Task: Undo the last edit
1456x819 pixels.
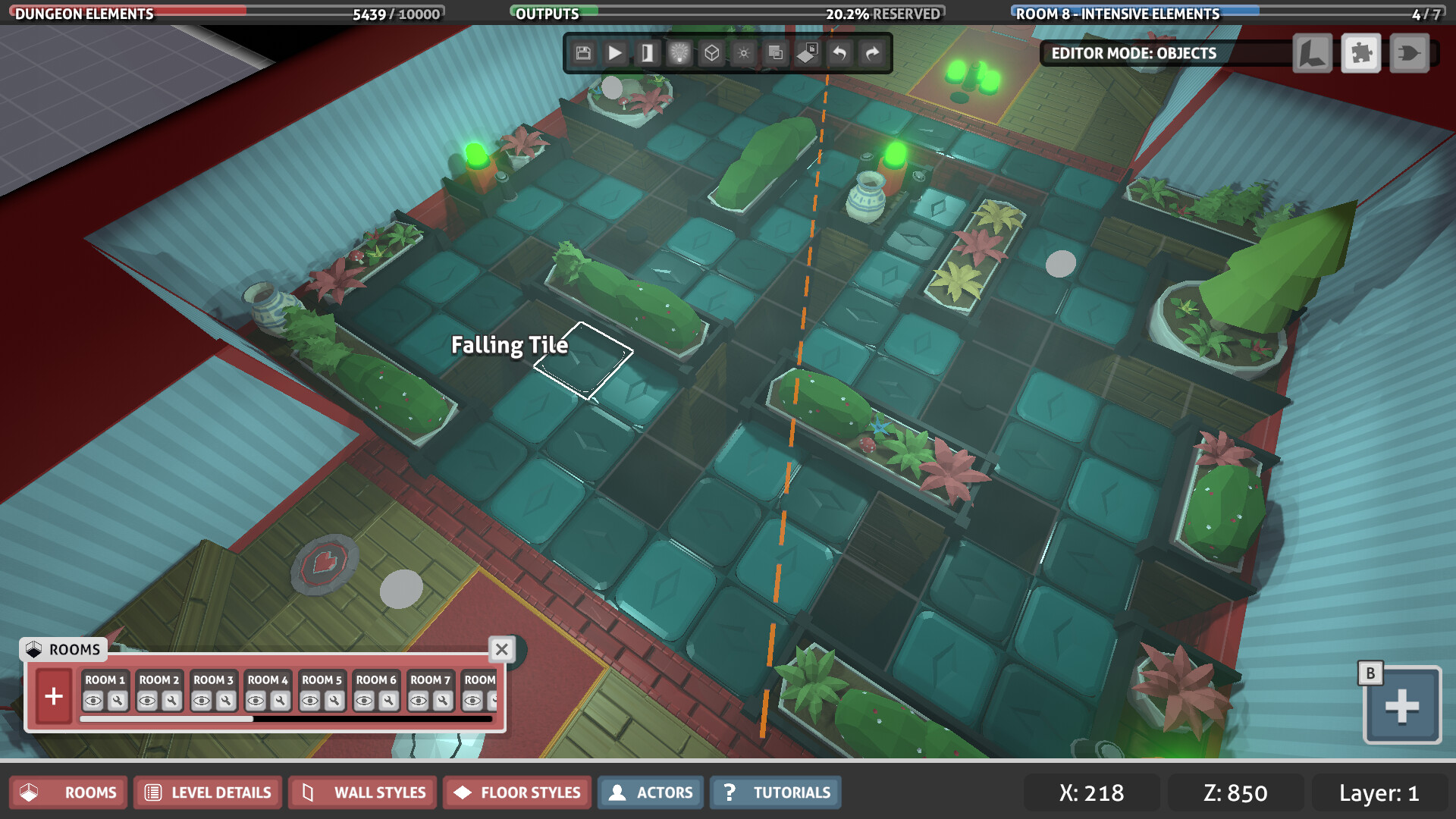Action: pyautogui.click(x=839, y=53)
